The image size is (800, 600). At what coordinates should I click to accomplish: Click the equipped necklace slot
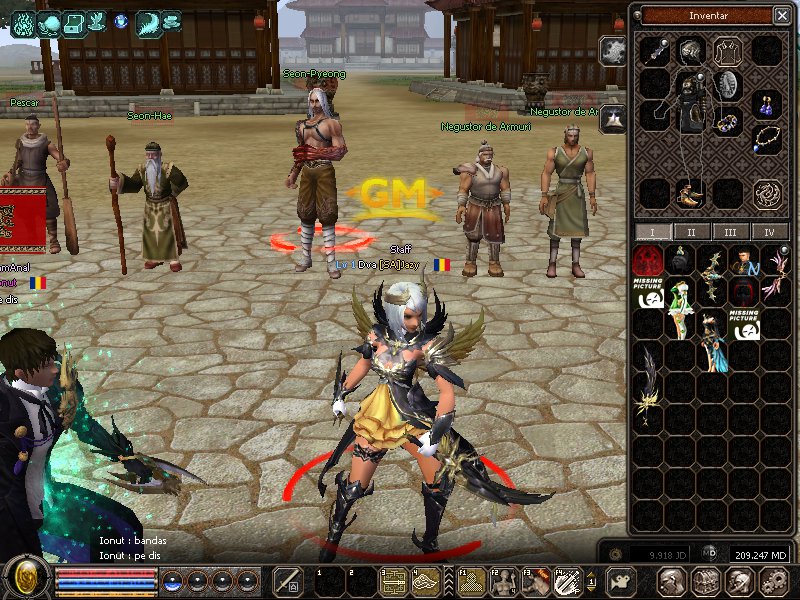coord(767,138)
